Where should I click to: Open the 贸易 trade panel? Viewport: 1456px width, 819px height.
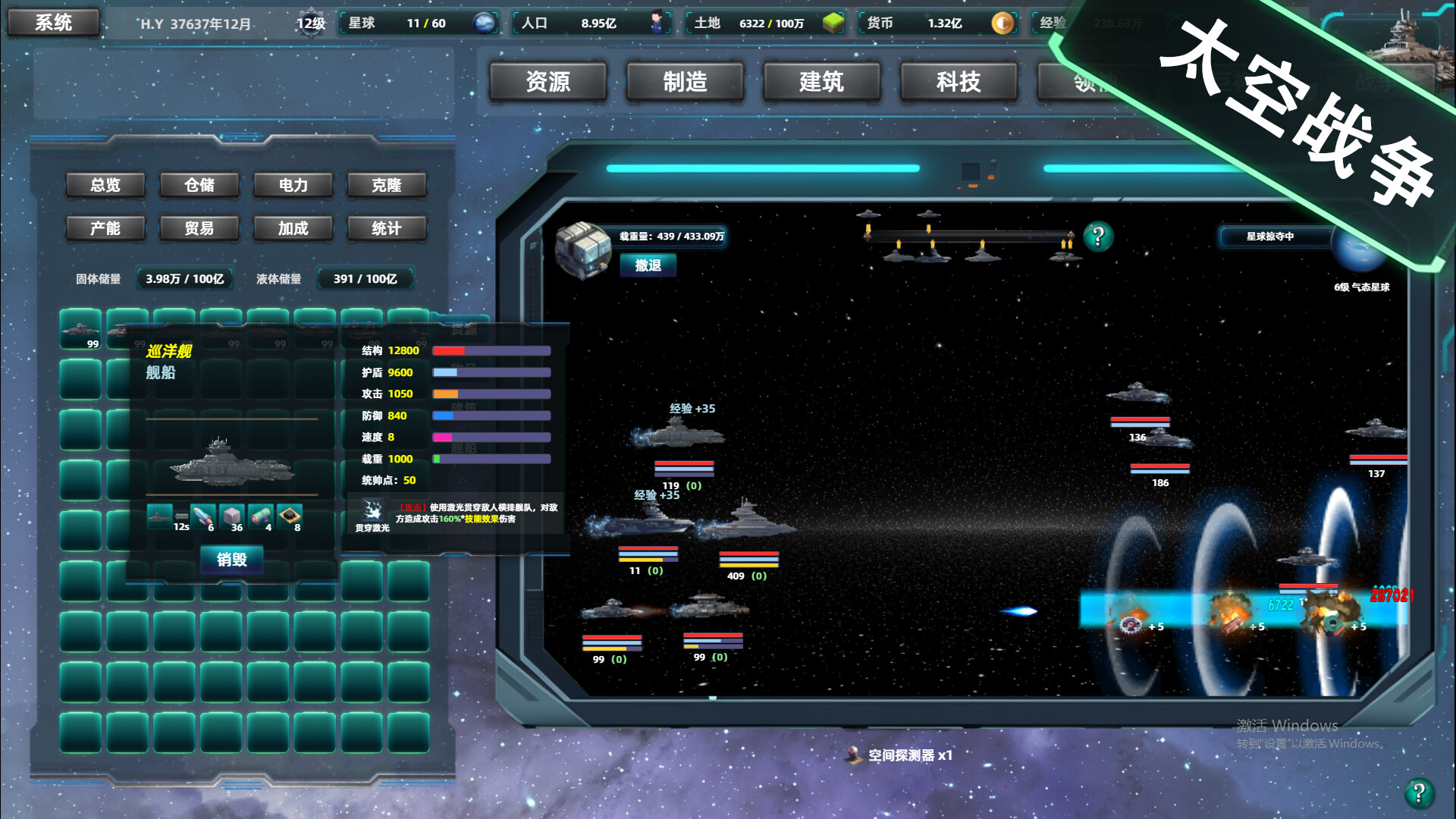coord(199,228)
